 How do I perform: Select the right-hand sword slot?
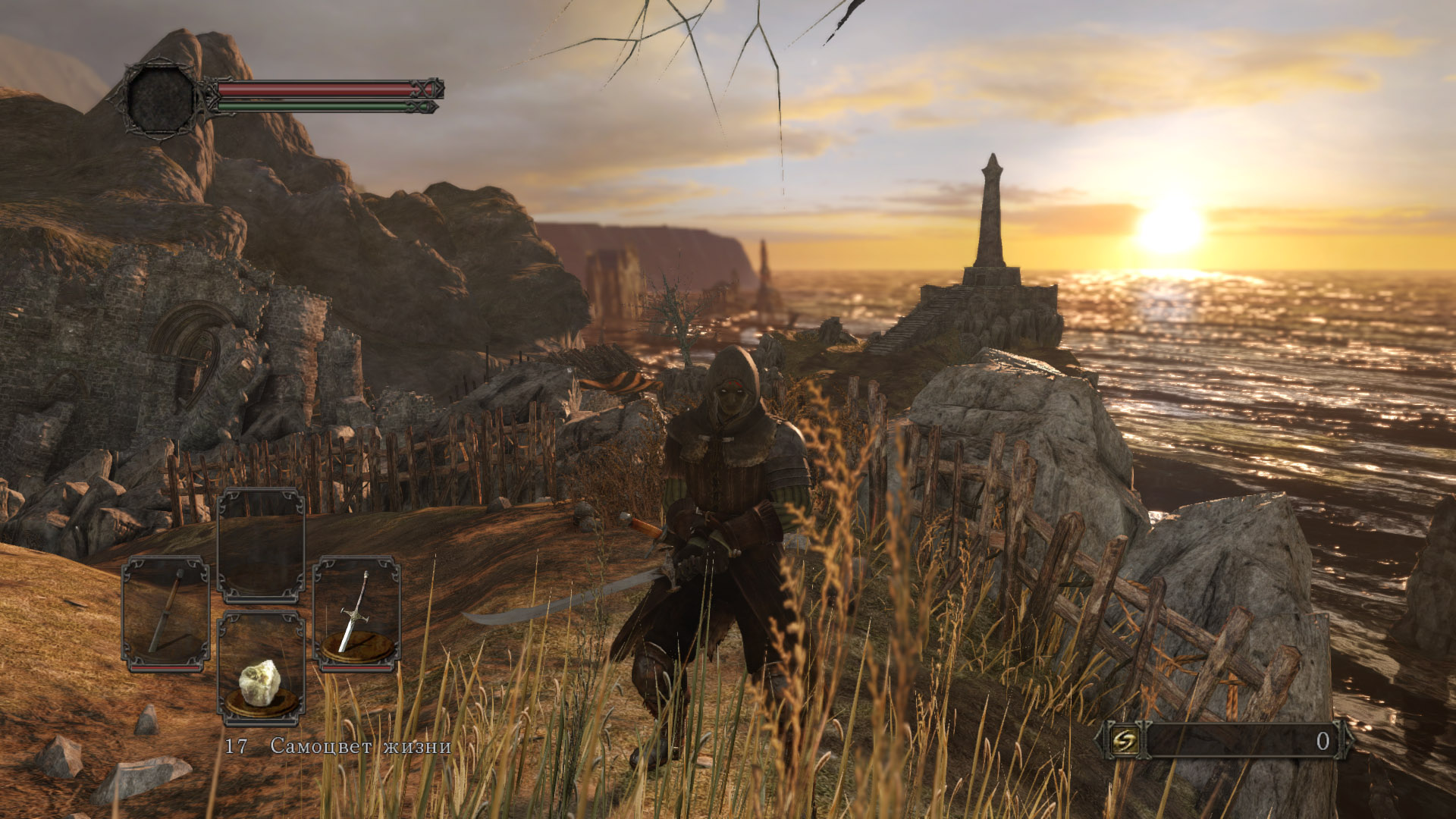coord(356,614)
